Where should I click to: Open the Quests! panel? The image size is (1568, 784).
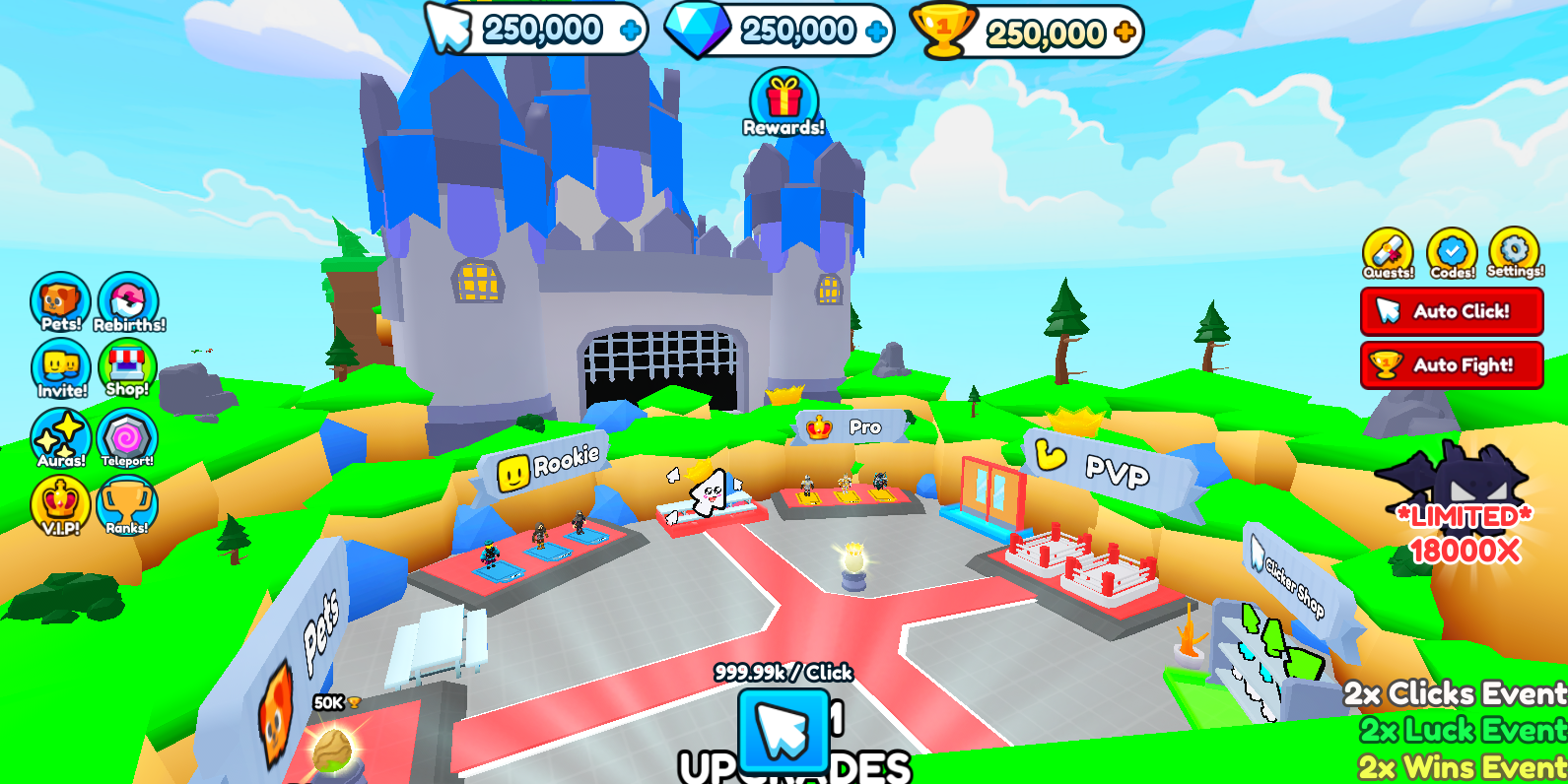(x=1388, y=249)
